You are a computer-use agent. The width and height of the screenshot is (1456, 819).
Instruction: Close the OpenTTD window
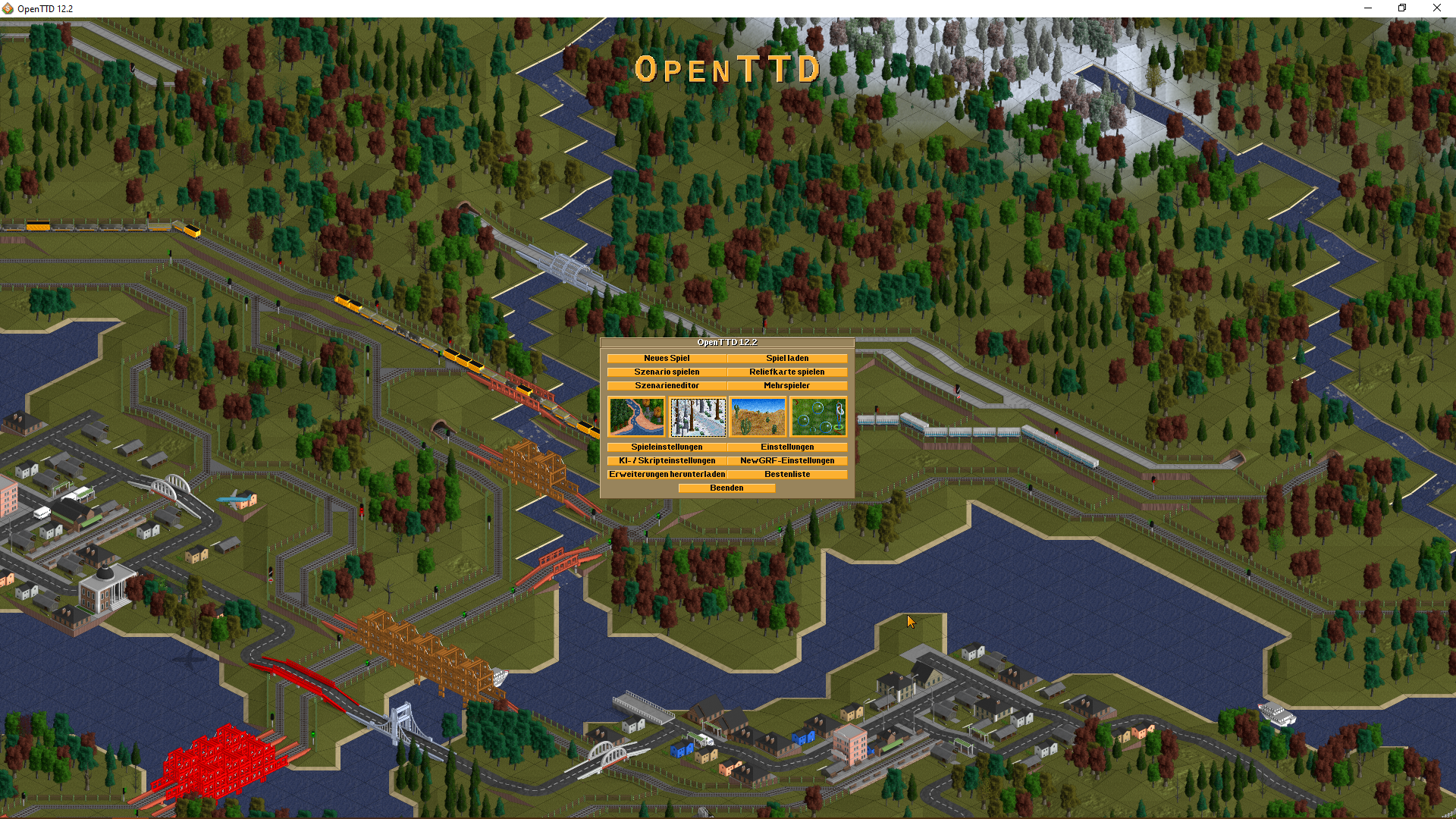point(1436,8)
